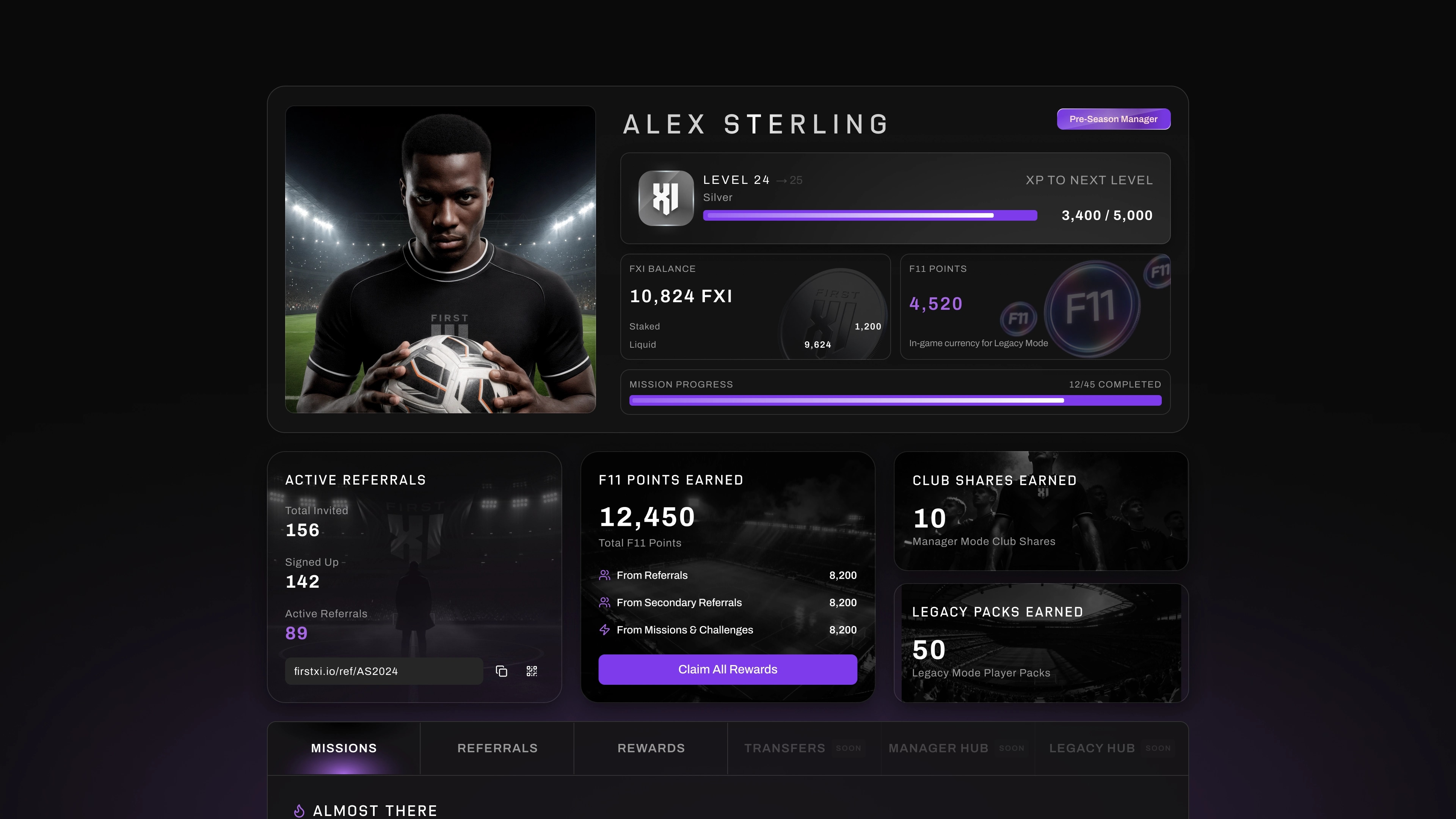Switch to the Manager Hub tab

pos(939,748)
